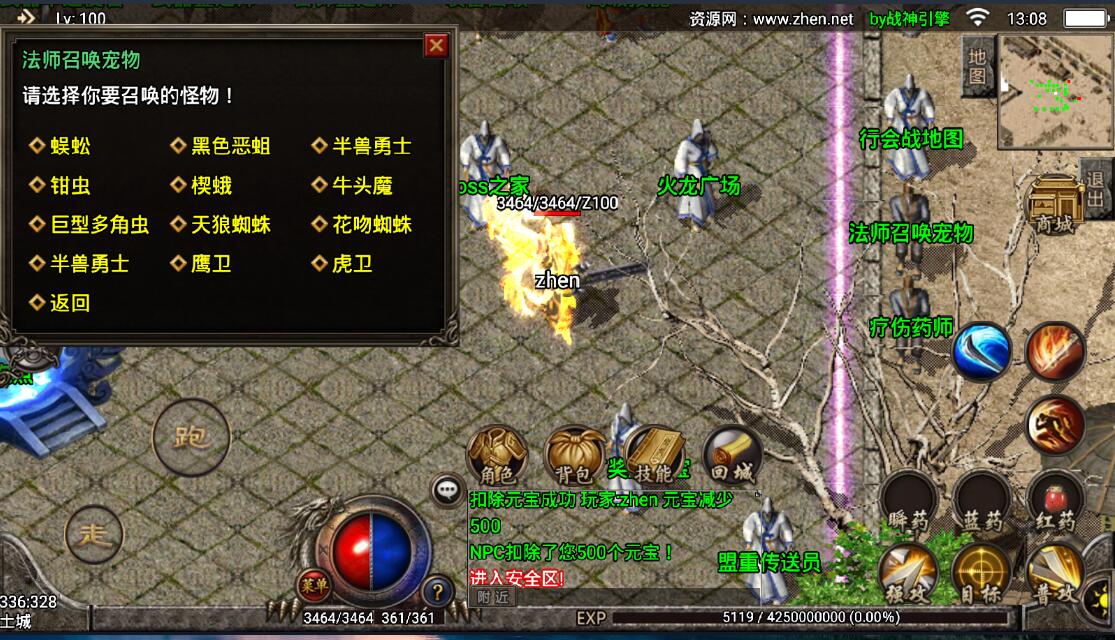Pick the 虎卫 summon option
Image resolution: width=1115 pixels, height=640 pixels.
pyautogui.click(x=352, y=264)
